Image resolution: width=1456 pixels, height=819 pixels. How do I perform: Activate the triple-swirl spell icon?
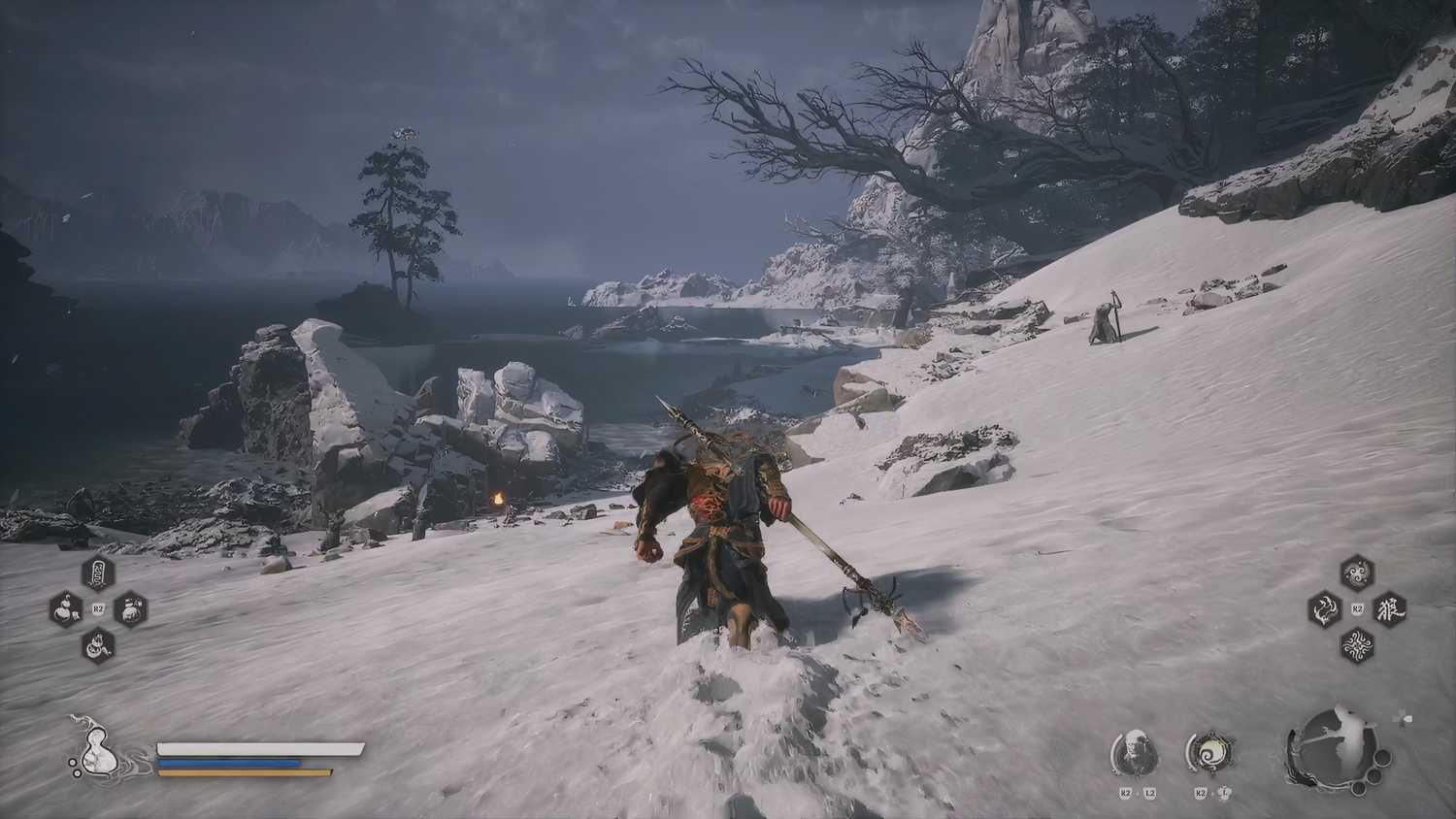(1356, 573)
